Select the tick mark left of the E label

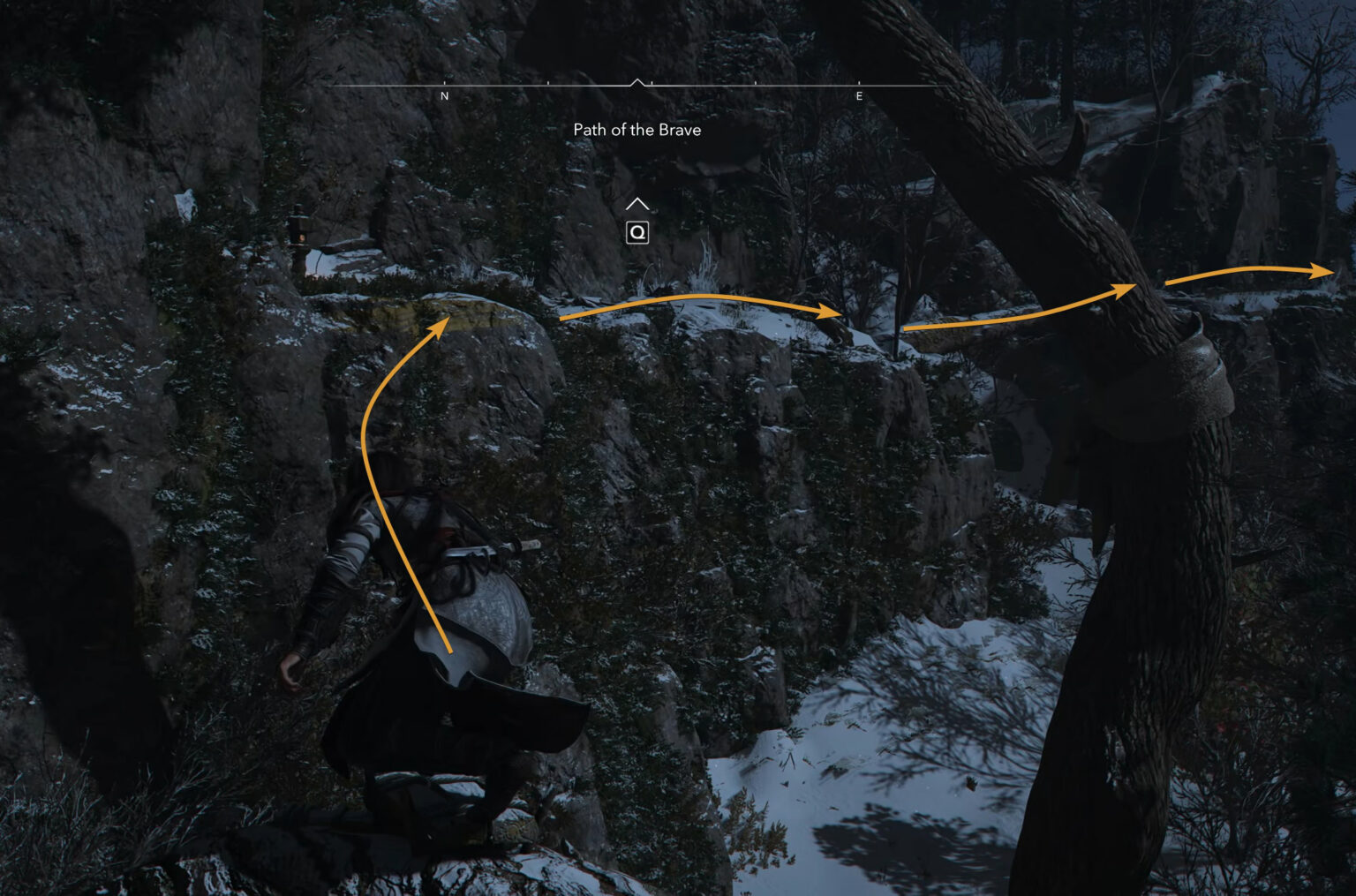[754, 81]
